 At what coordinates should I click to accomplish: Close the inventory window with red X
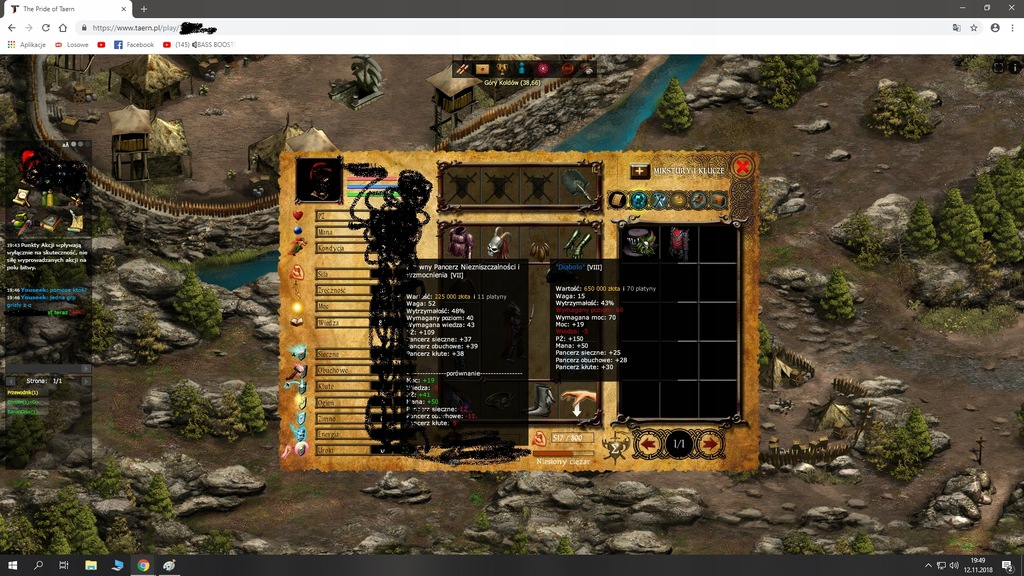point(742,167)
